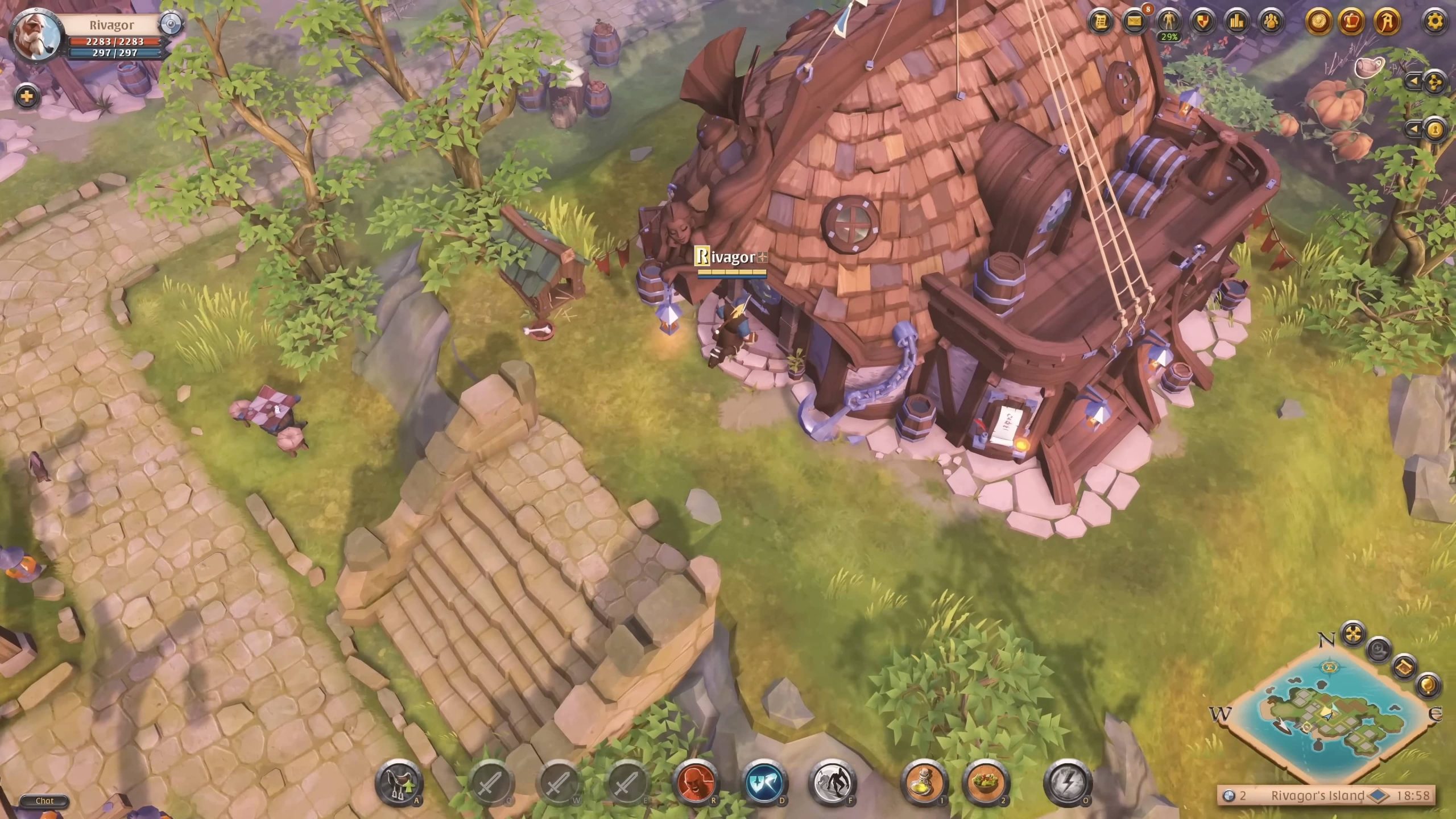Image resolution: width=1456 pixels, height=819 pixels.
Task: Mount up using the saddle icon
Action: [399, 784]
